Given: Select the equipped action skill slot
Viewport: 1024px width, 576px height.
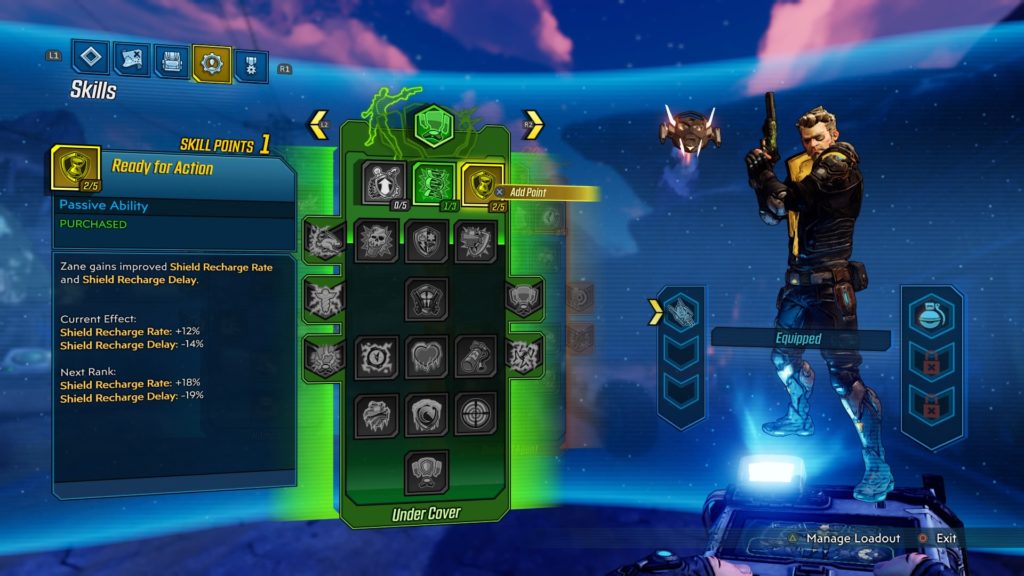Looking at the screenshot, I should [683, 311].
